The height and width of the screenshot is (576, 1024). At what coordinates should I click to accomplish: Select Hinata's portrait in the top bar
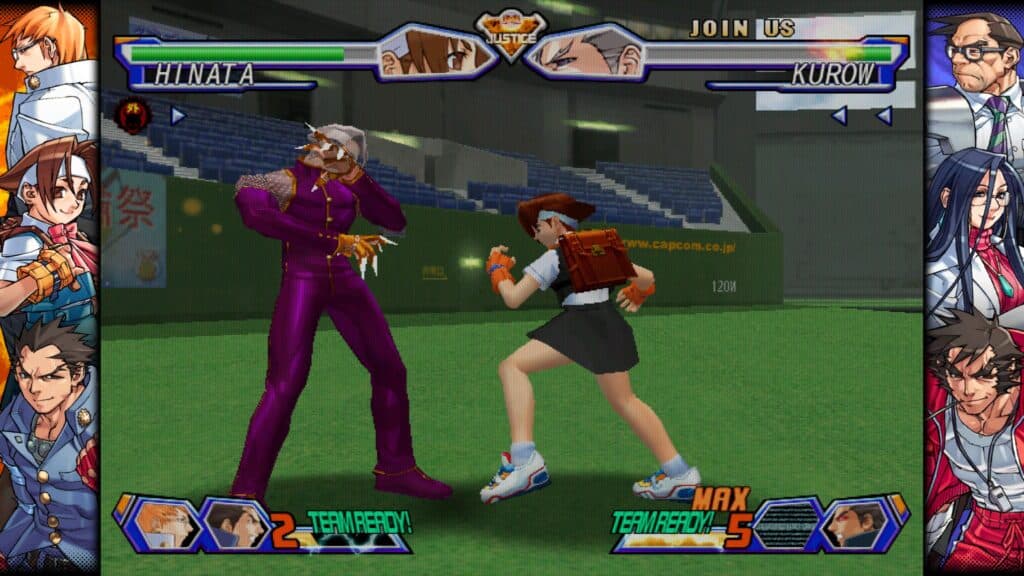coord(435,52)
